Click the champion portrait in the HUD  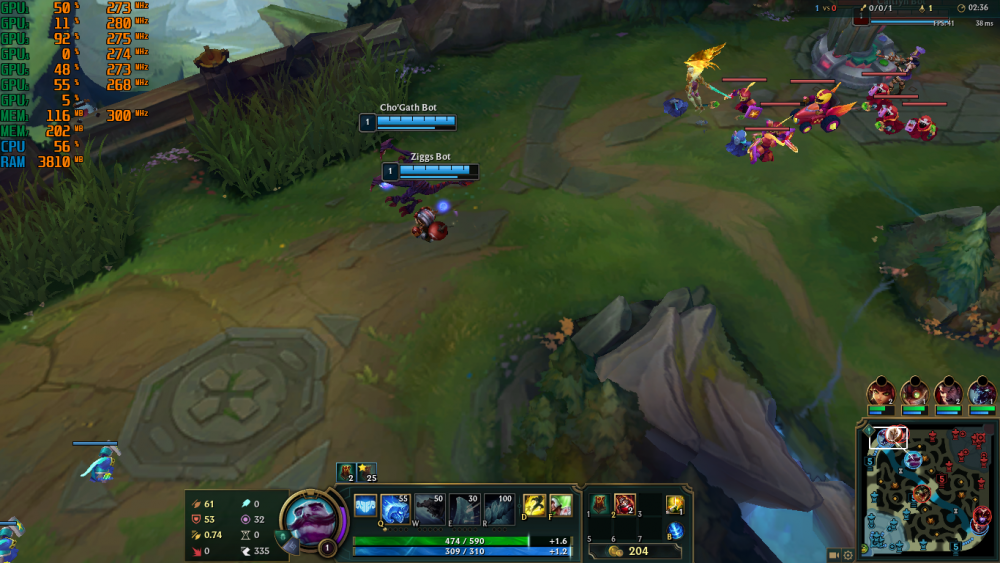click(x=312, y=520)
